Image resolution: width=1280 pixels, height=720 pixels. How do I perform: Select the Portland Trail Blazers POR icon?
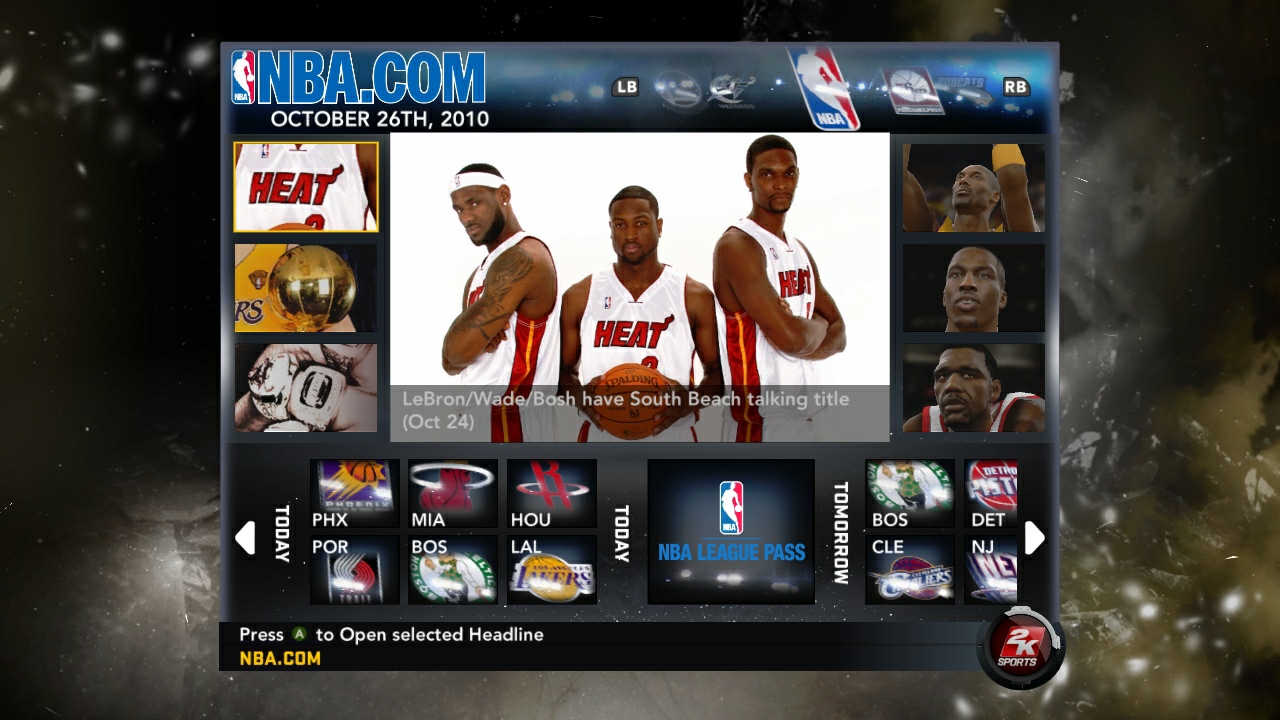[x=352, y=568]
